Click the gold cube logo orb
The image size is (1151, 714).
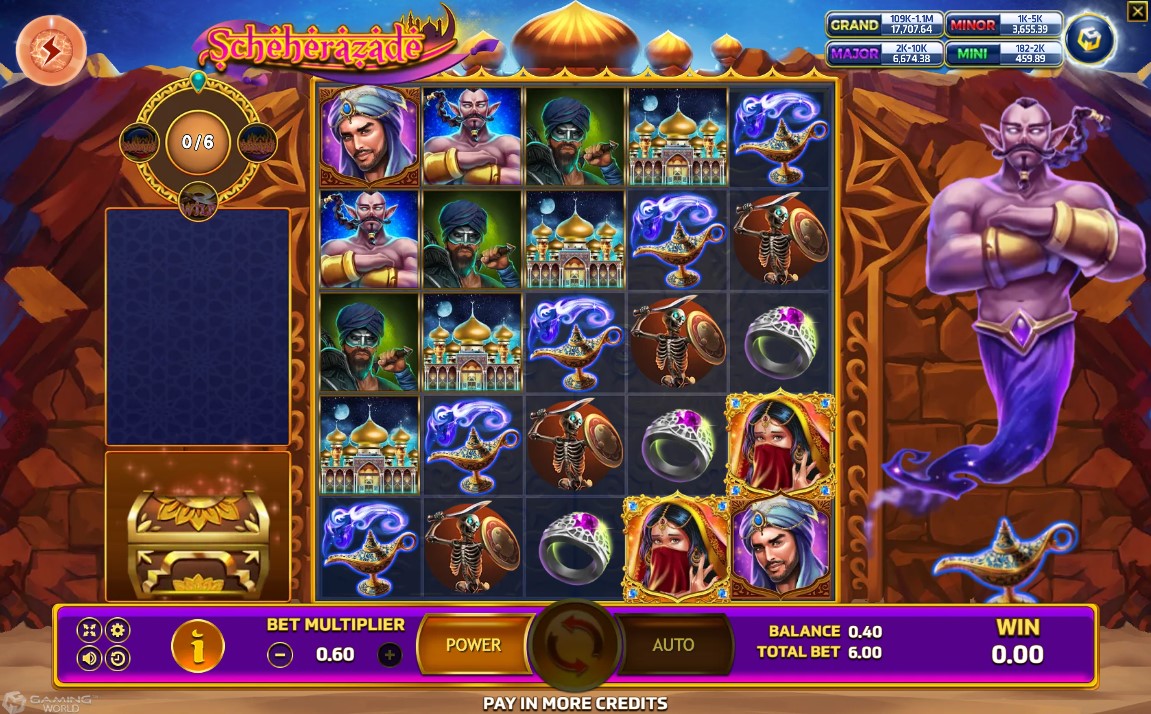click(1088, 39)
